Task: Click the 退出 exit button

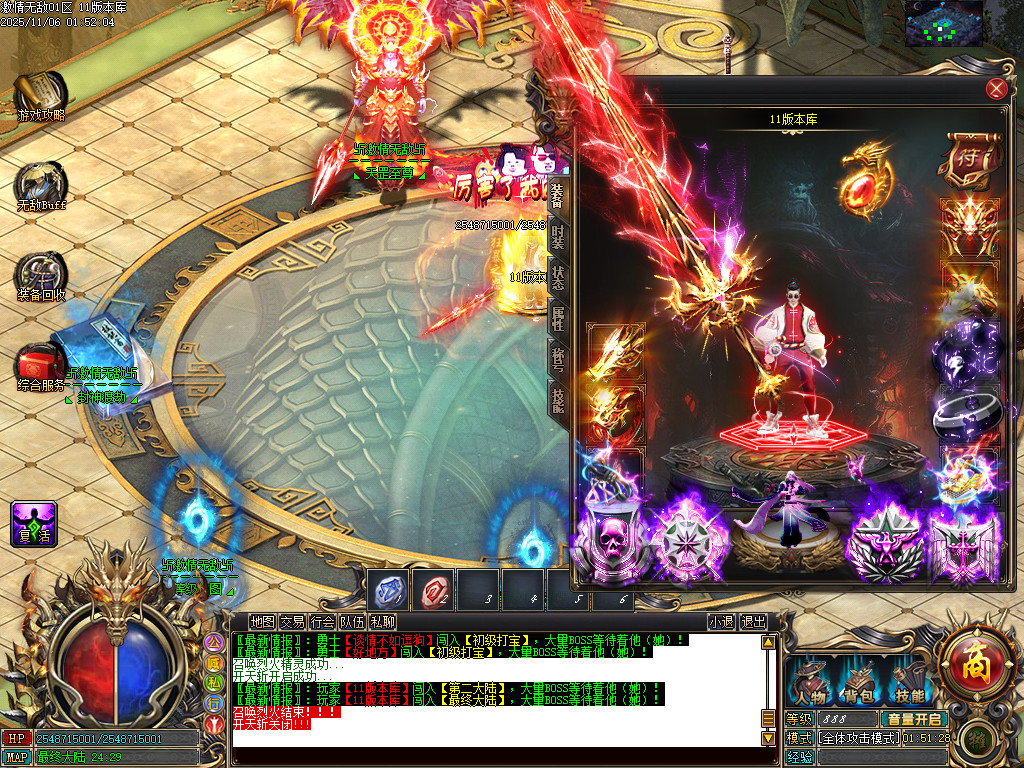Action: click(754, 622)
